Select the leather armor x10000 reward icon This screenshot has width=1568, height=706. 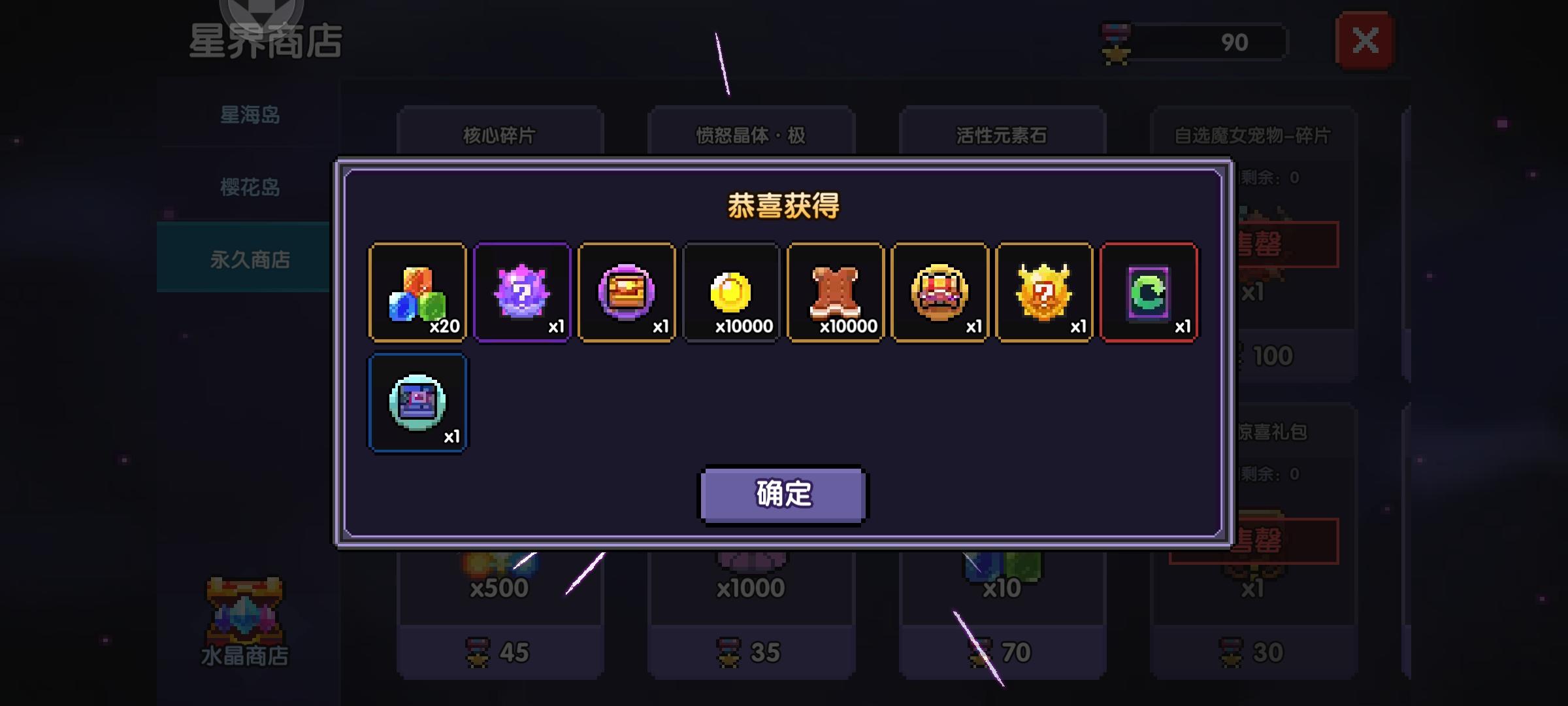(836, 293)
